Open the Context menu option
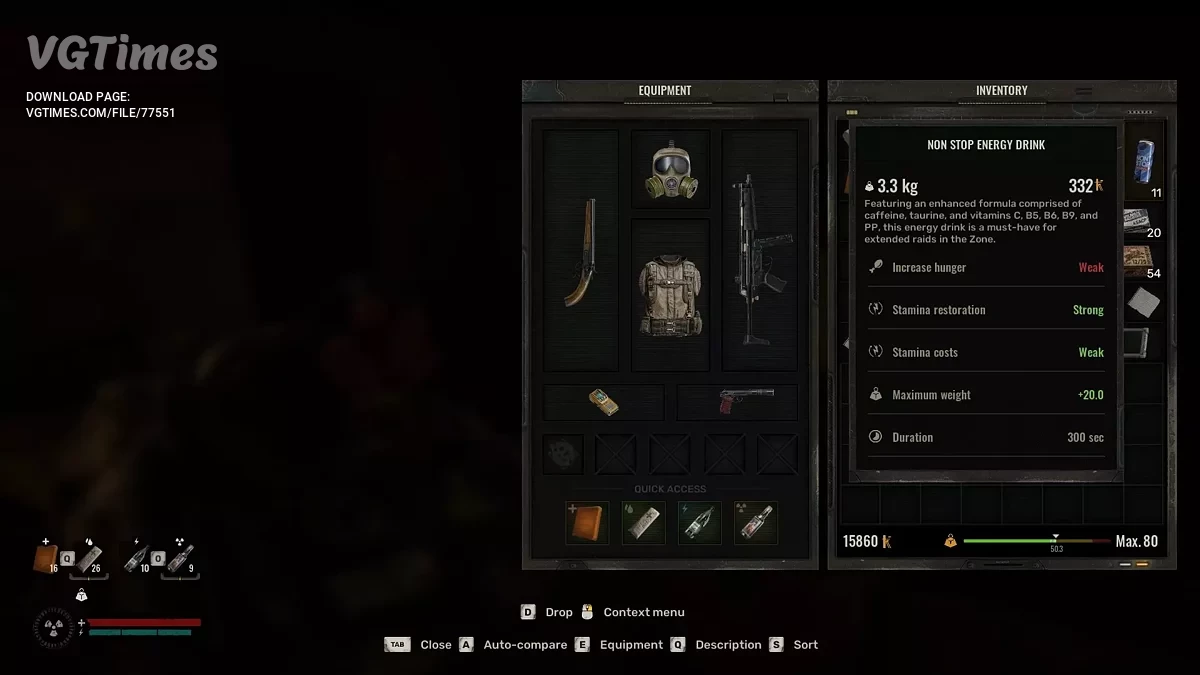Screen dimensions: 1200x675 [643, 612]
